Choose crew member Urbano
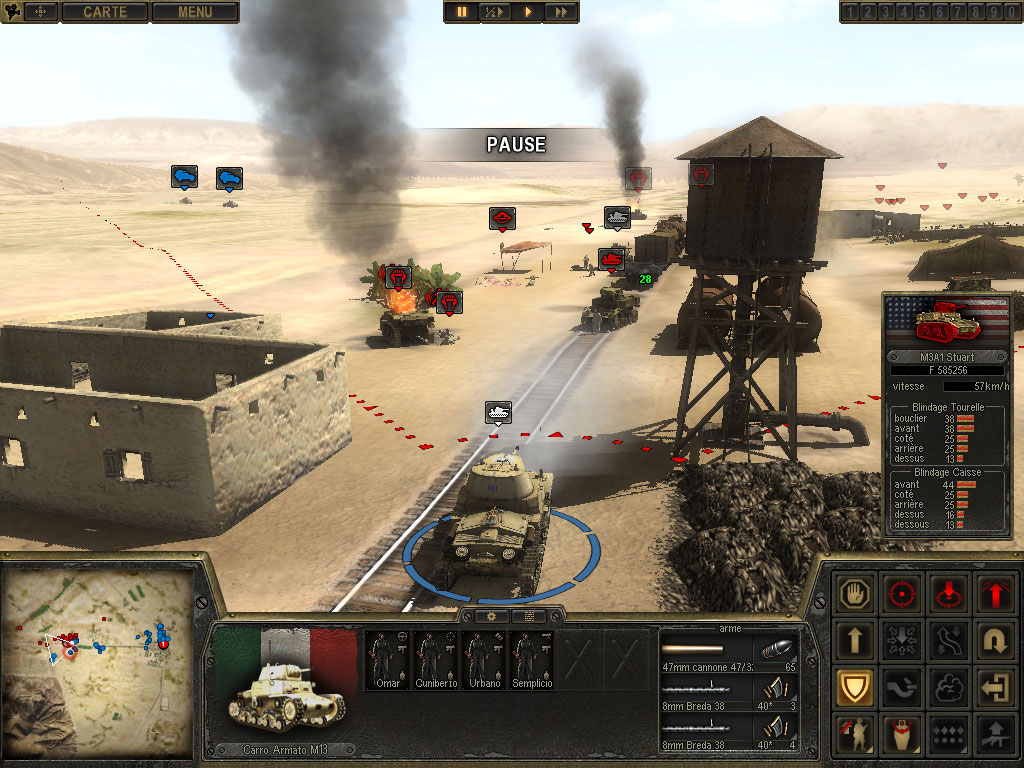1024x768 pixels. 483,660
